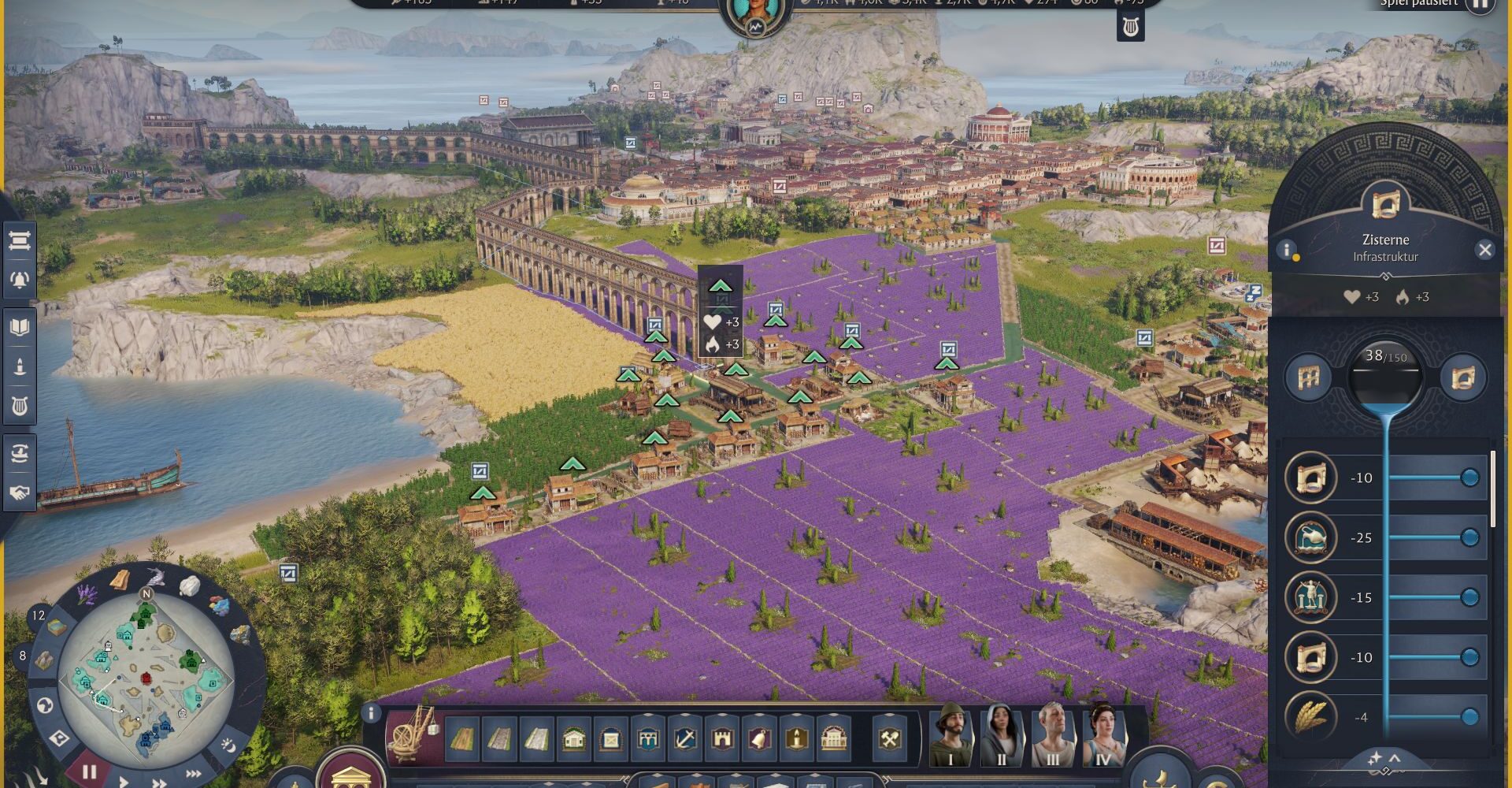Select tier IV citizen portrait
The image size is (1512, 788).
1102,737
